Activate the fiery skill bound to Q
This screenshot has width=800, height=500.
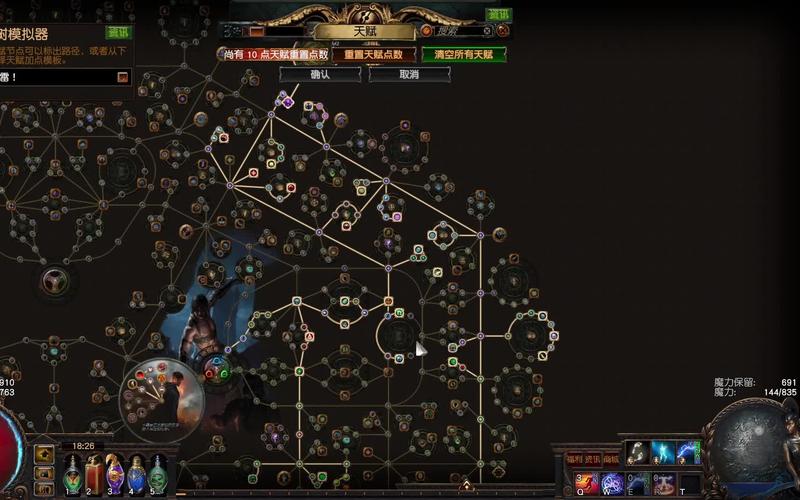pos(585,485)
